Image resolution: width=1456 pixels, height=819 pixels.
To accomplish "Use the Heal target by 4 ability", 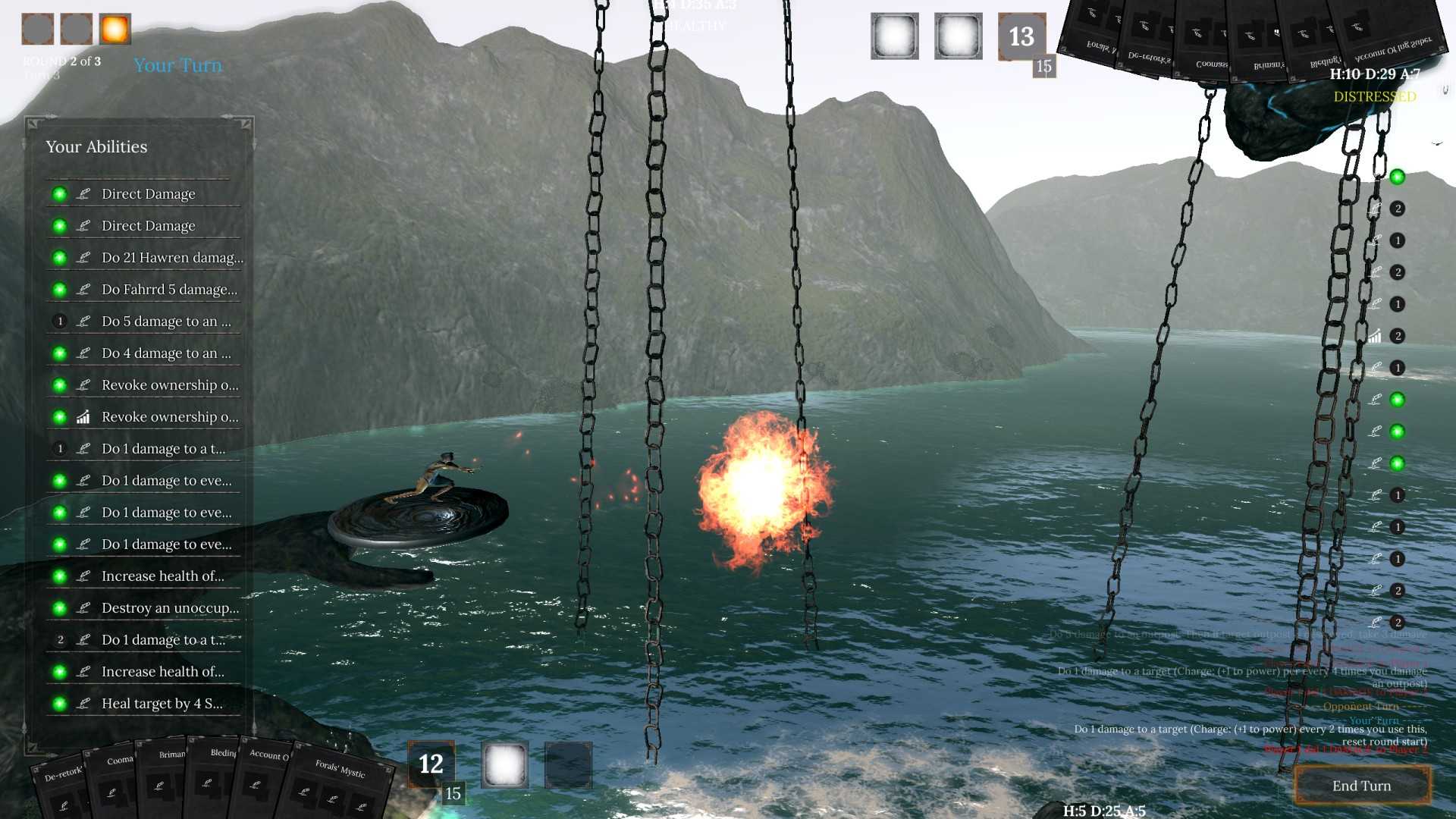I will coord(162,704).
